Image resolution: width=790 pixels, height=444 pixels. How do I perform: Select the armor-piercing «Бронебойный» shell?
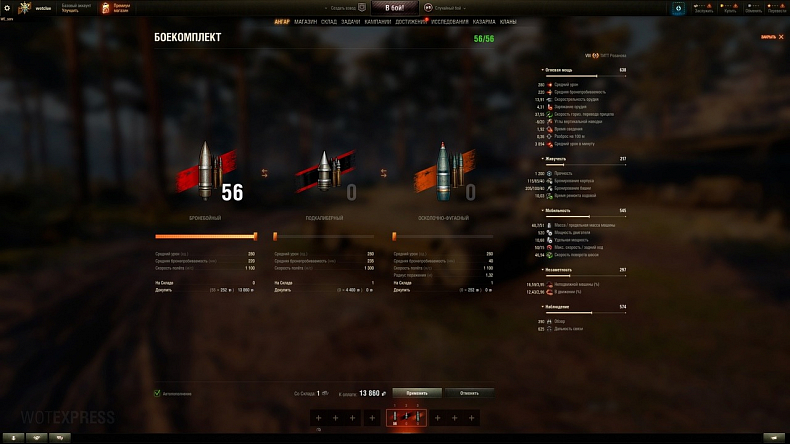coord(204,168)
